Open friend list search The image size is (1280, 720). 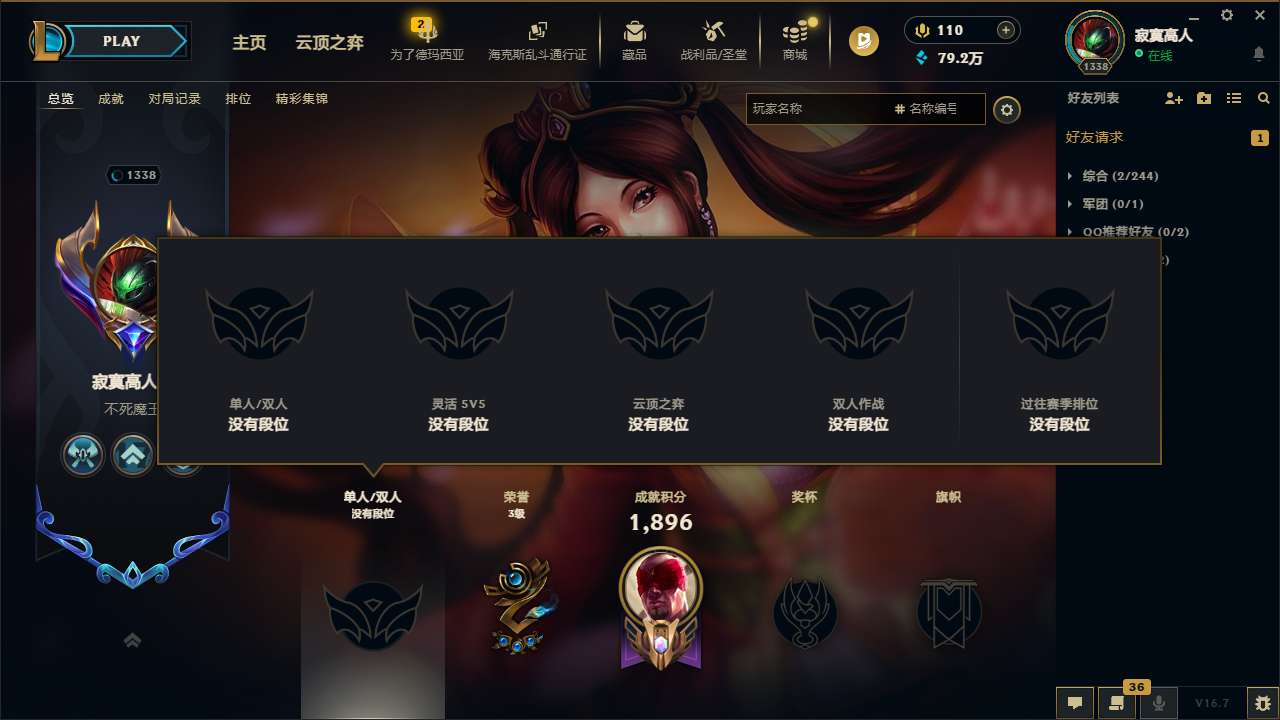click(x=1263, y=98)
